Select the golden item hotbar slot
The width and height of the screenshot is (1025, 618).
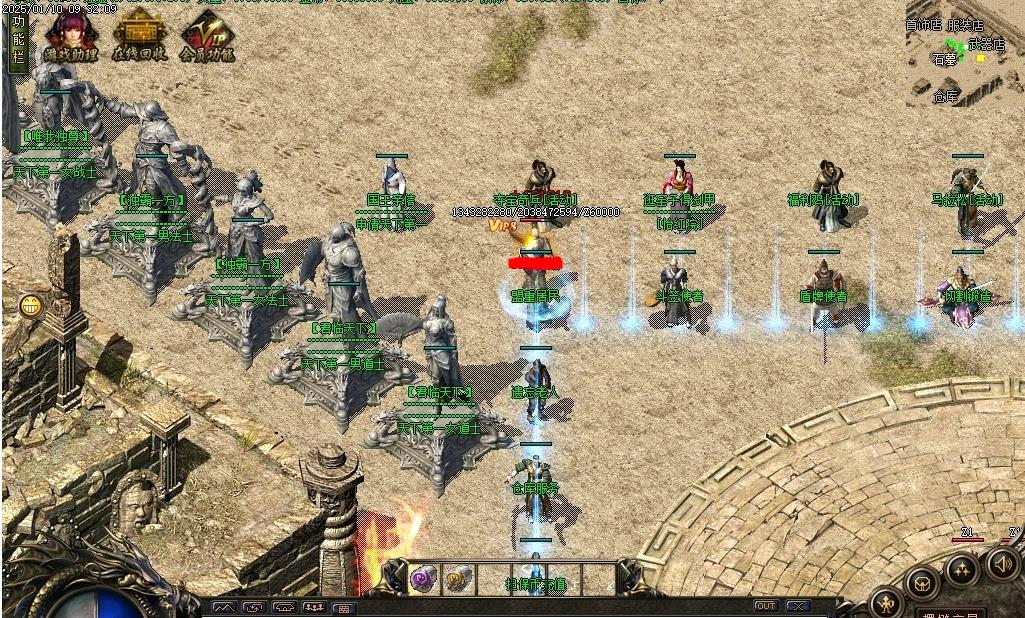tap(458, 578)
